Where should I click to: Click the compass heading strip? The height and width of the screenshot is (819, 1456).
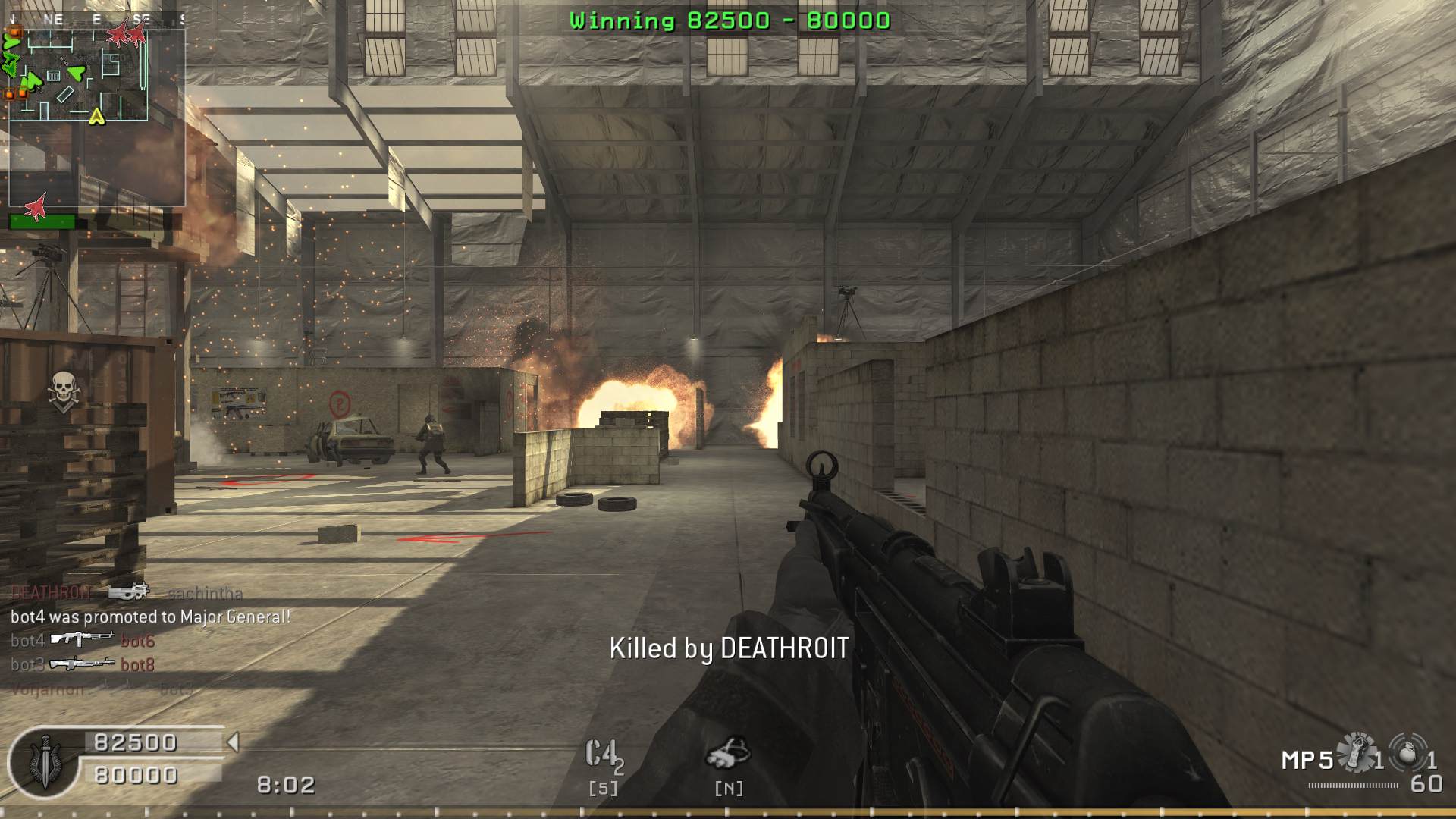tap(96, 19)
